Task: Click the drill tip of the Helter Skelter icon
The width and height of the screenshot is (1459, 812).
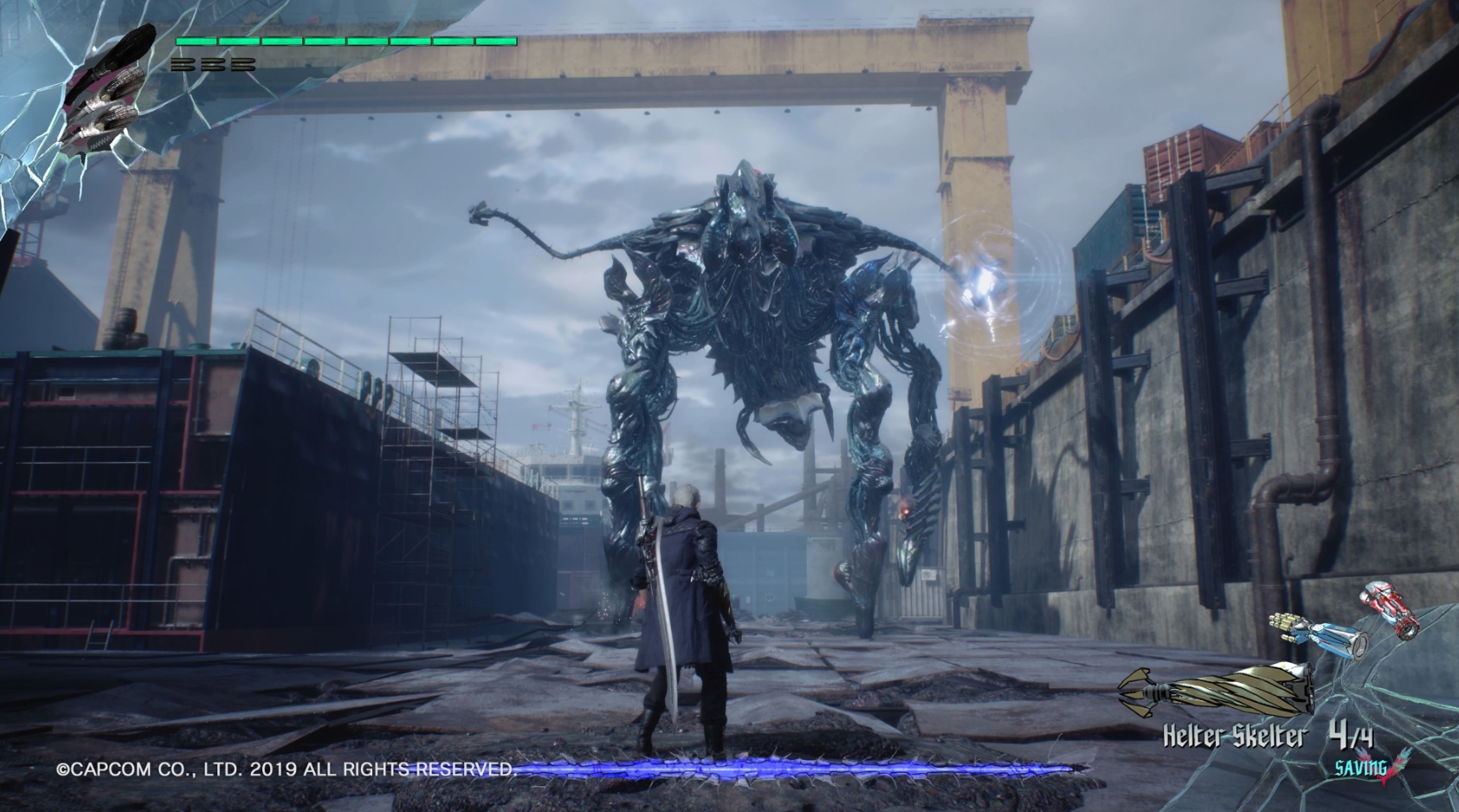Action: click(x=1130, y=693)
